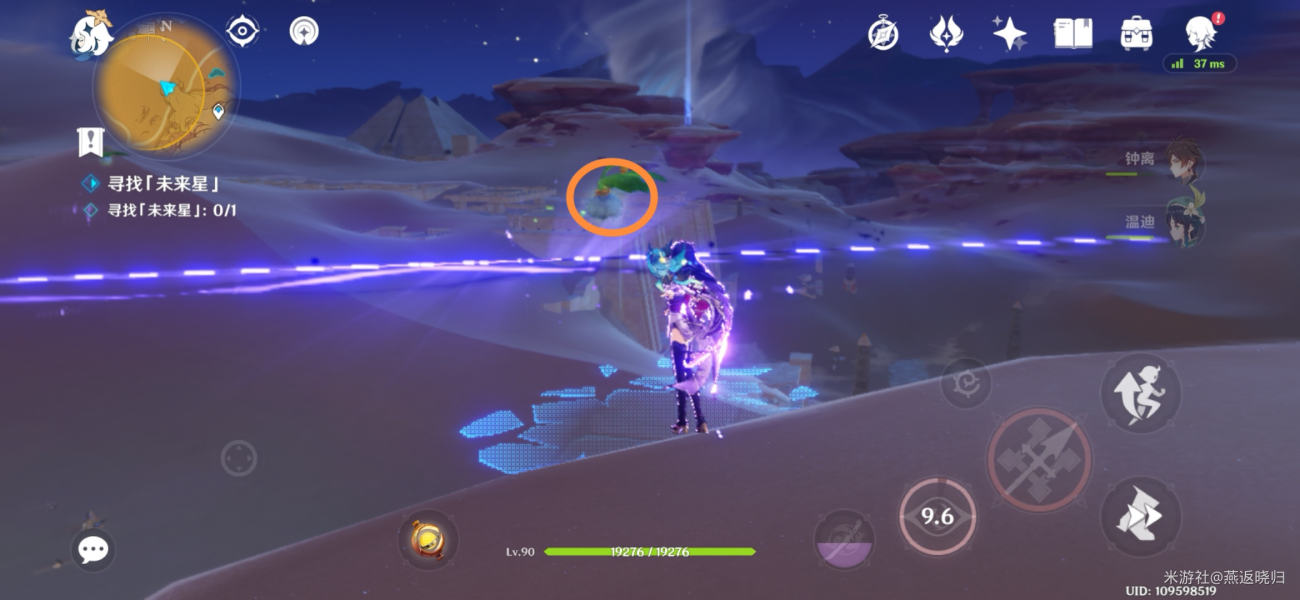Open the backpack inventory
Screen dimensions: 1300x600
(x=1136, y=34)
